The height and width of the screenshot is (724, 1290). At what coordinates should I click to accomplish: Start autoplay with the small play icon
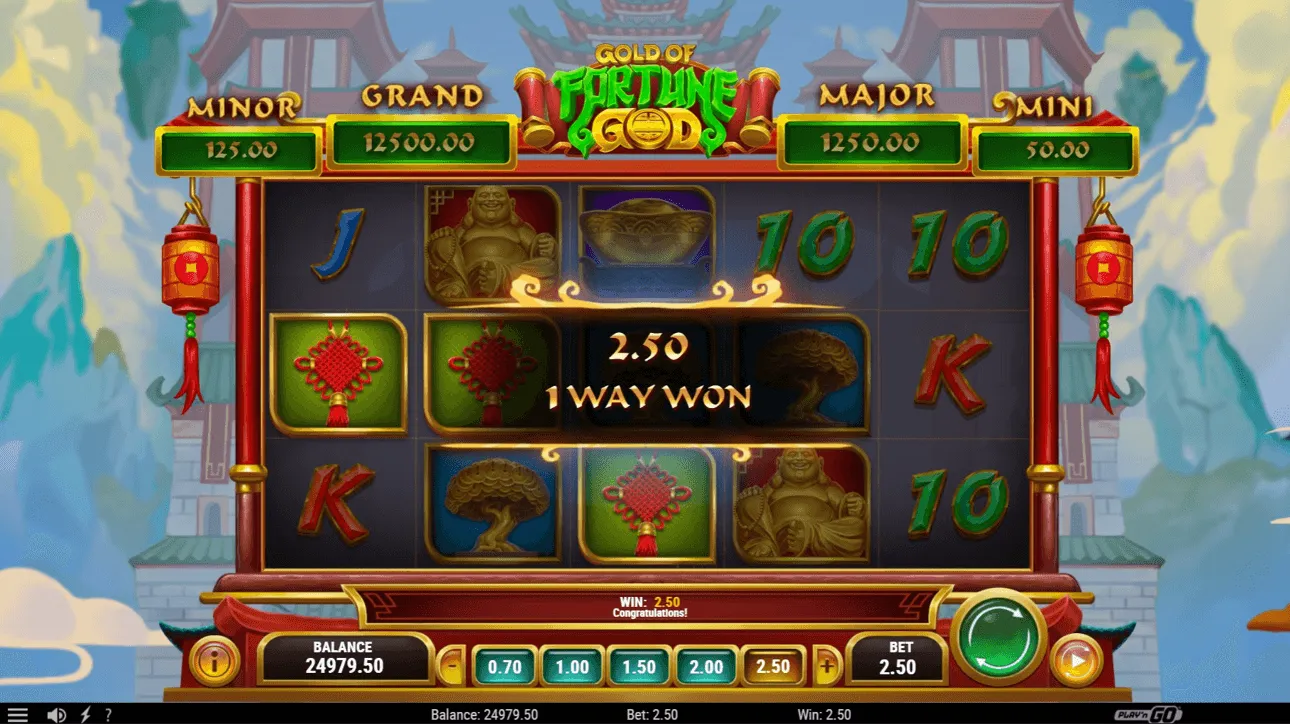click(x=1078, y=662)
